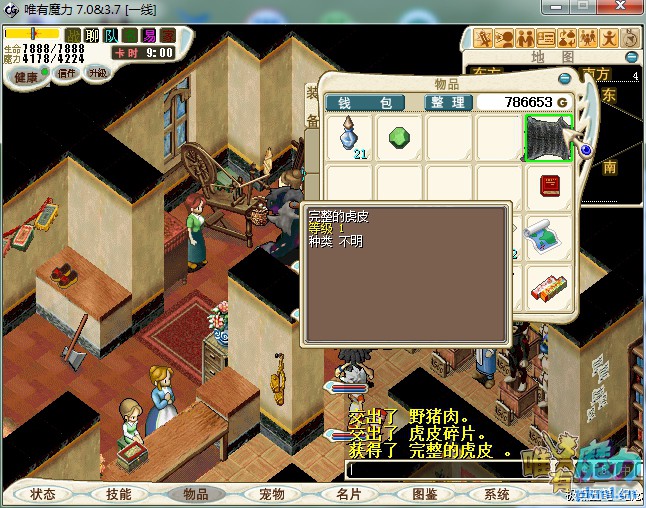Click the 整理 (Sort) inventory button

click(x=447, y=102)
